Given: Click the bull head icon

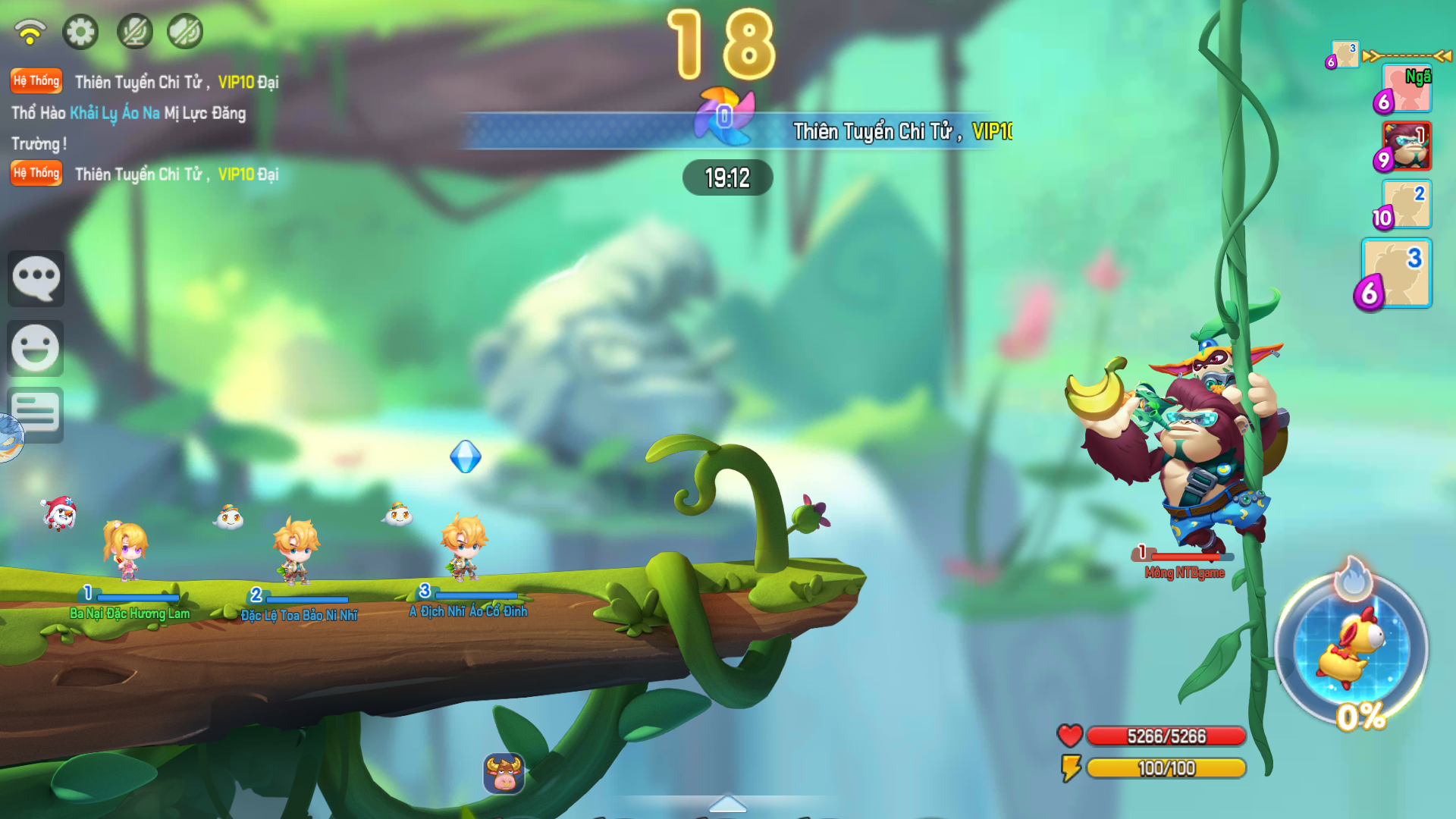Looking at the screenshot, I should tap(504, 773).
